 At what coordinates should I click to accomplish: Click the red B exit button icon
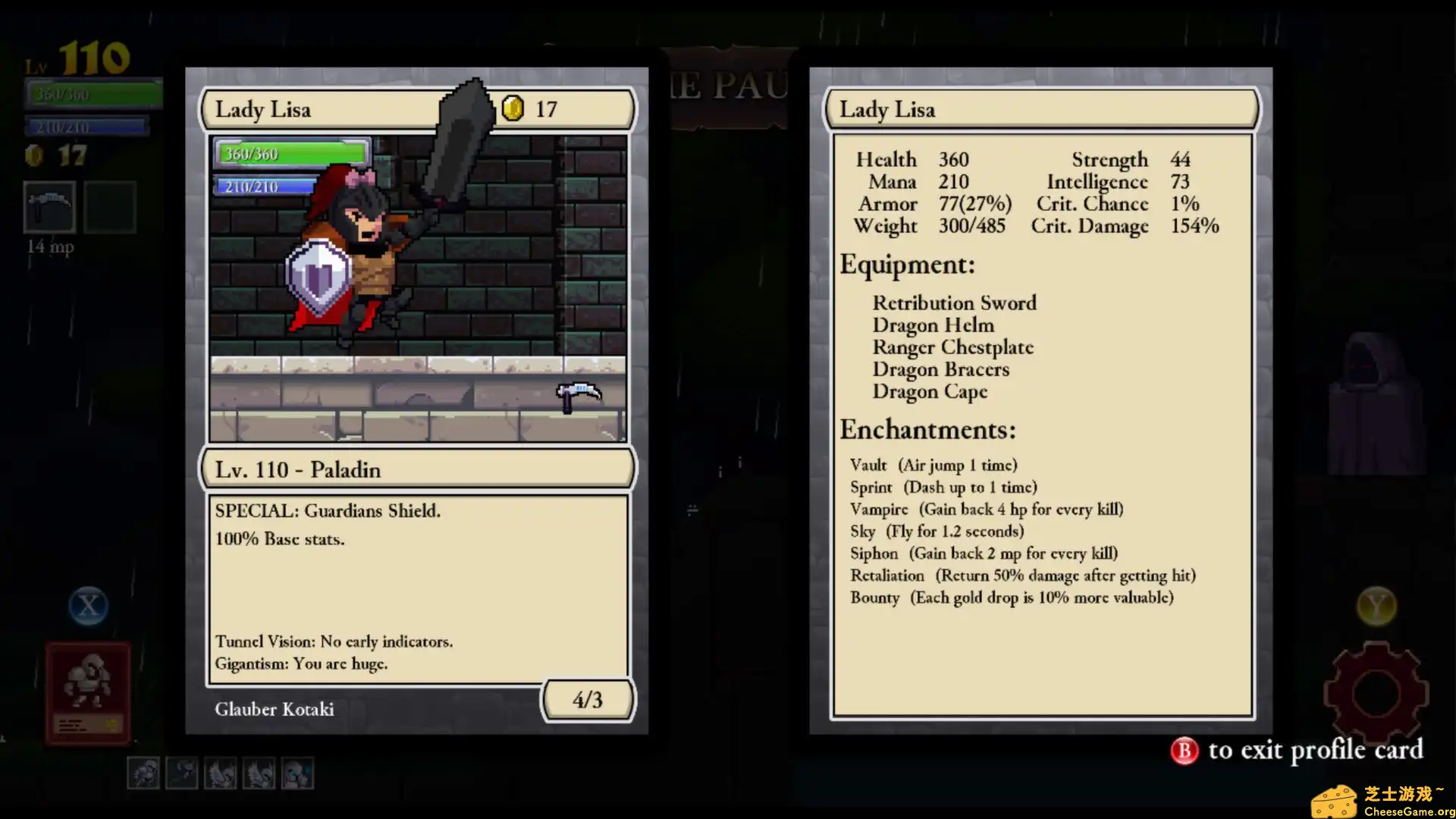pos(1183,751)
